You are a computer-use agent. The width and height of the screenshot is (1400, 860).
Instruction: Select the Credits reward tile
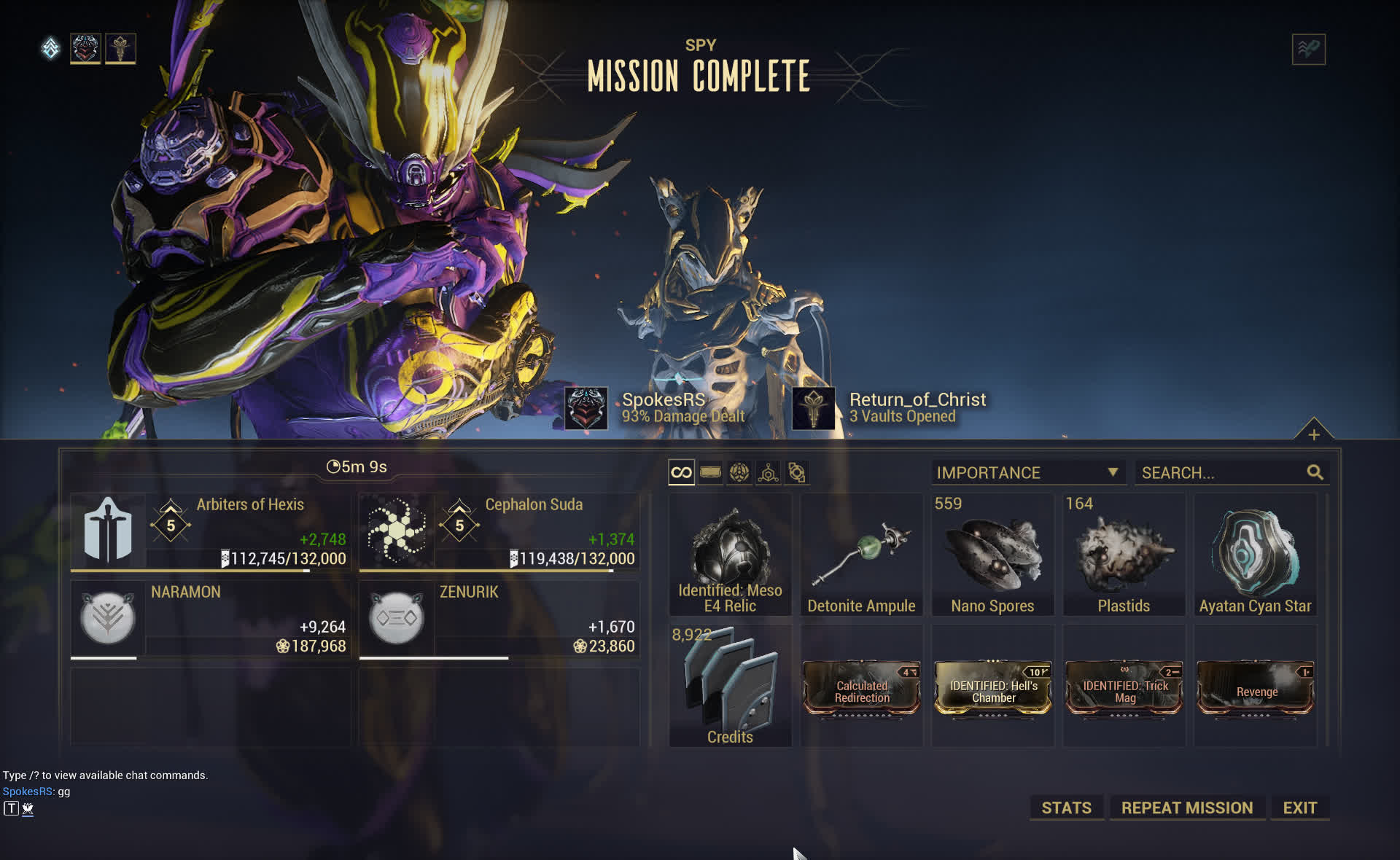click(730, 686)
